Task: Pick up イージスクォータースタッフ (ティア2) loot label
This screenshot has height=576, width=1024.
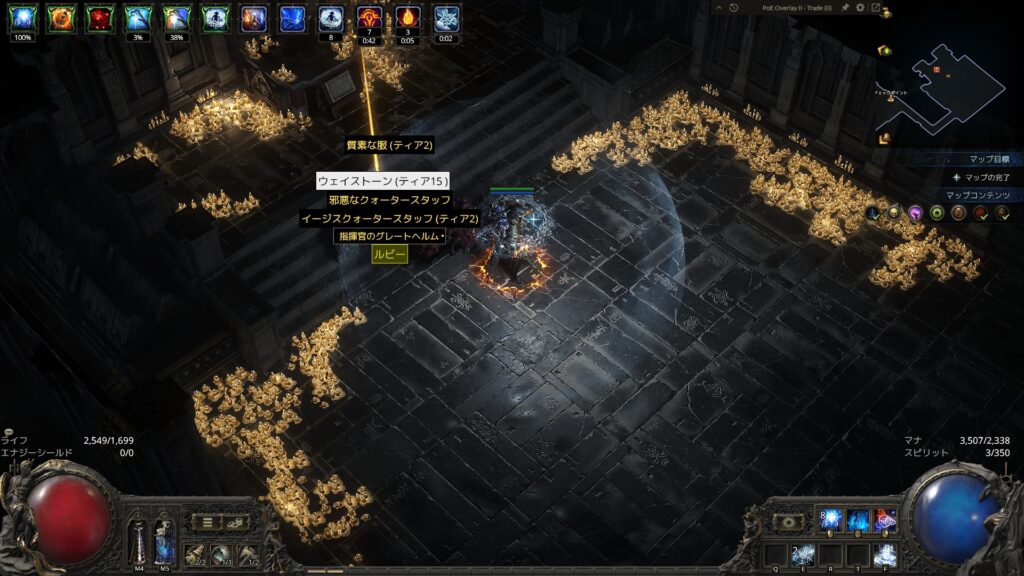Action: (x=391, y=218)
